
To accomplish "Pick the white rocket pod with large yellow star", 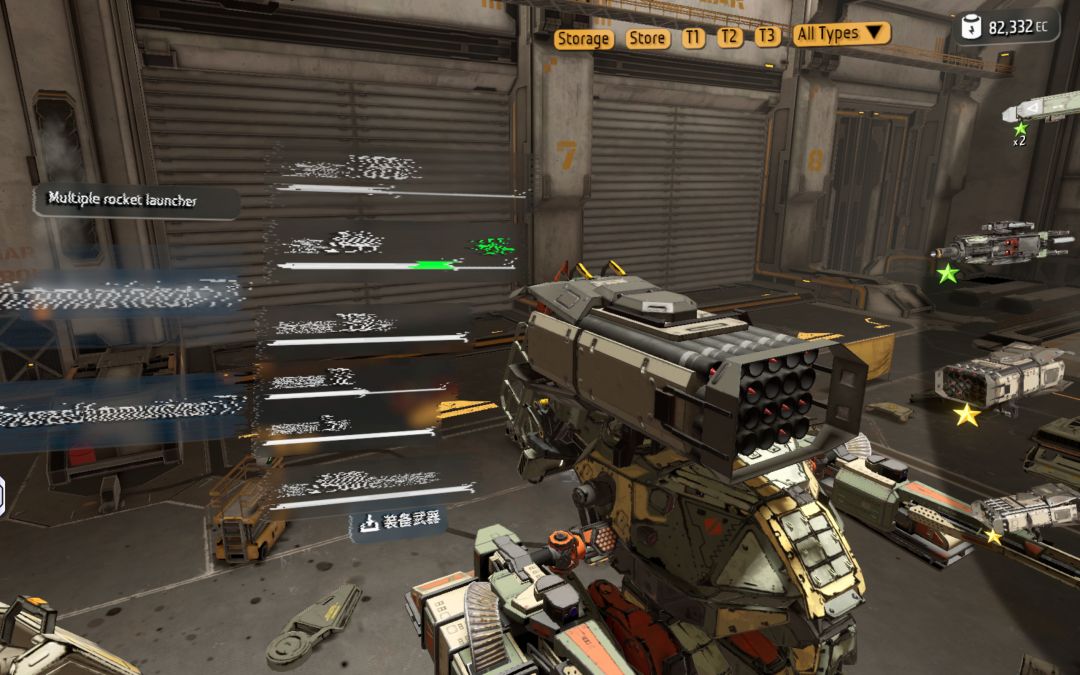I will click(1000, 377).
